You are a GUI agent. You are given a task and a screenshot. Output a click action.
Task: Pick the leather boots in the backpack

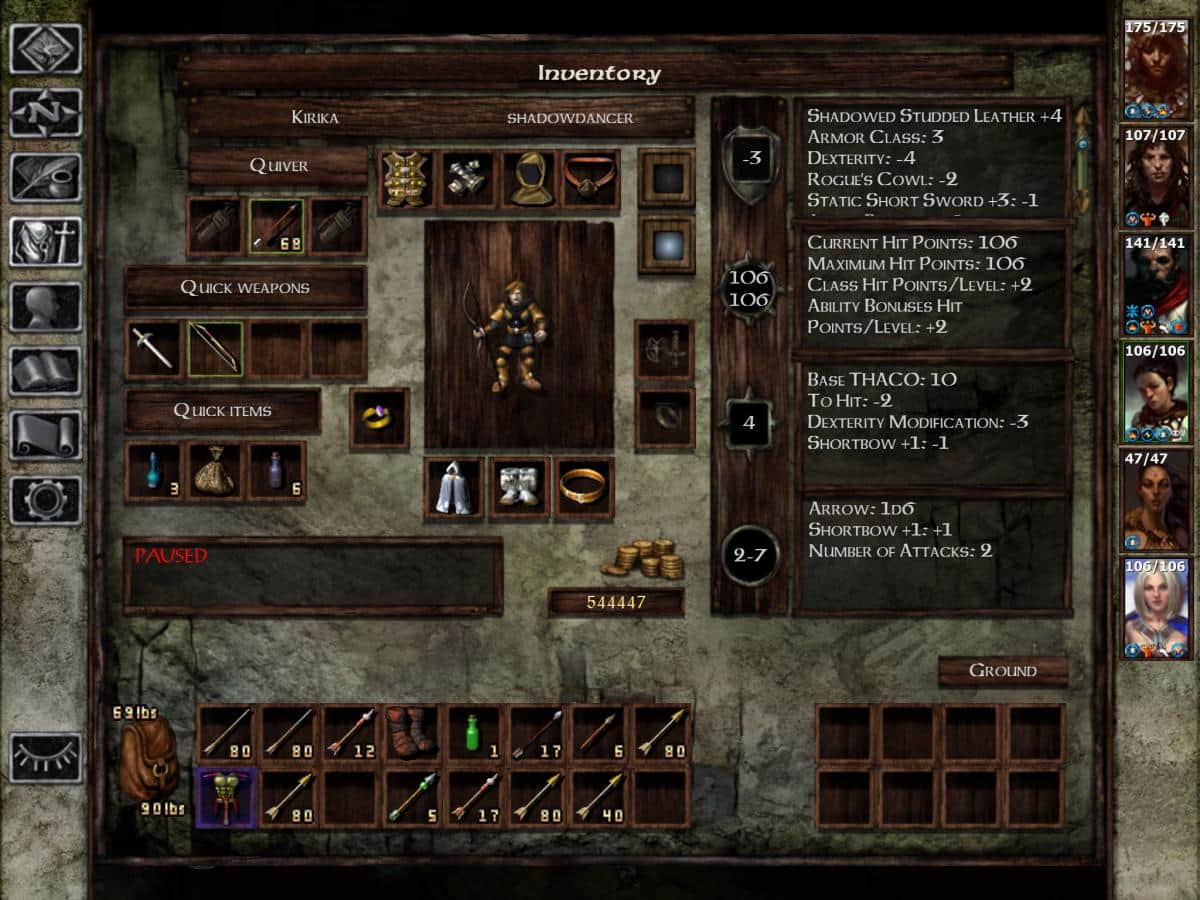tap(411, 733)
